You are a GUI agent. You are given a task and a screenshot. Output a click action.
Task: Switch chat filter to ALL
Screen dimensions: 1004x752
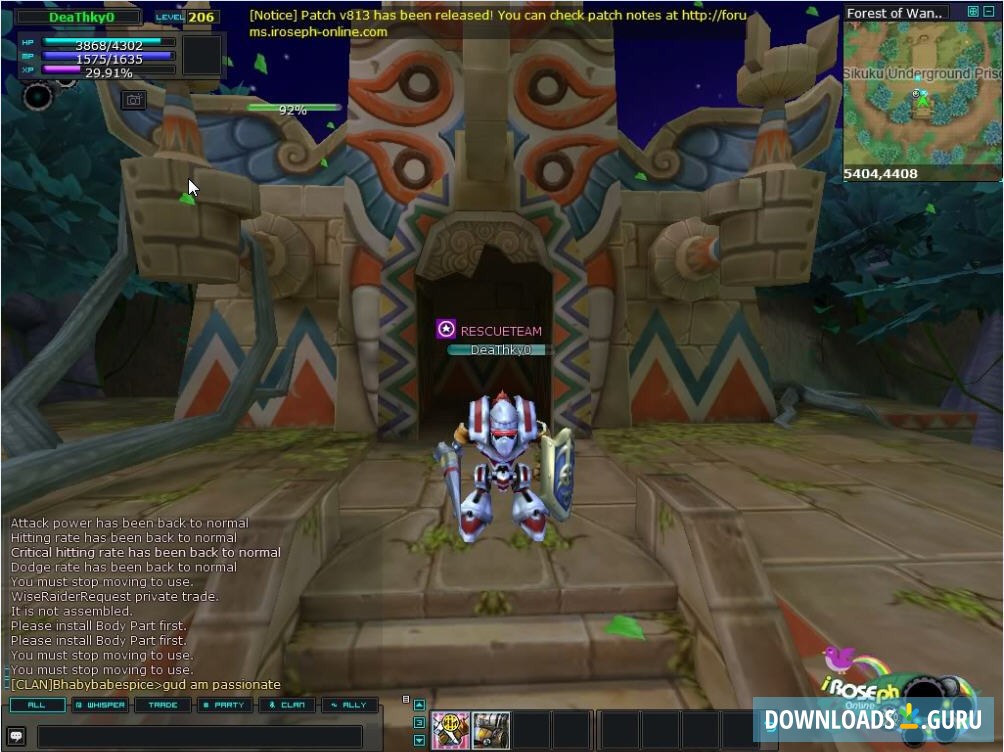(37, 705)
